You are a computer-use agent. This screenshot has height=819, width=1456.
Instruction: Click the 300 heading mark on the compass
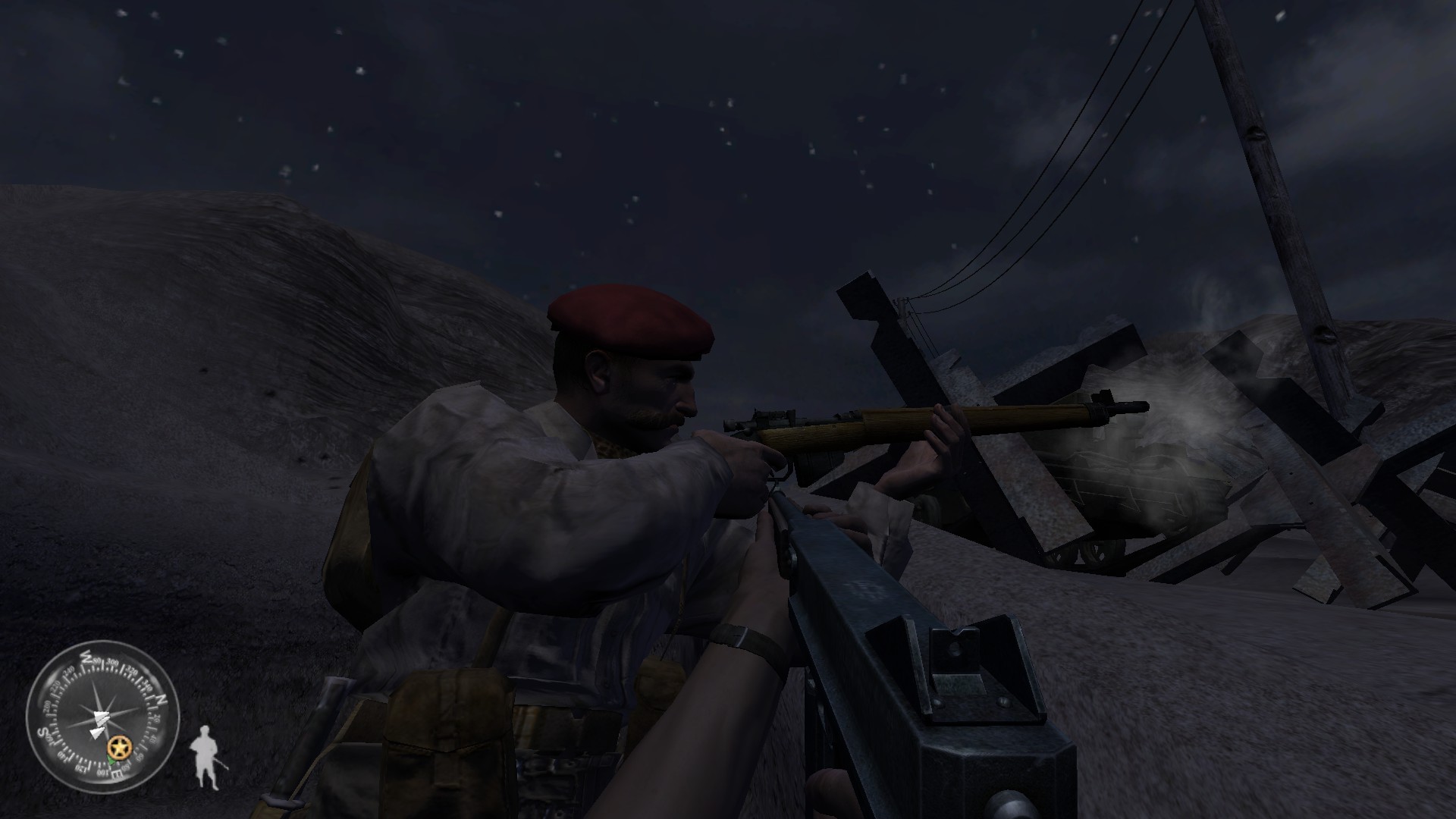tap(111, 662)
